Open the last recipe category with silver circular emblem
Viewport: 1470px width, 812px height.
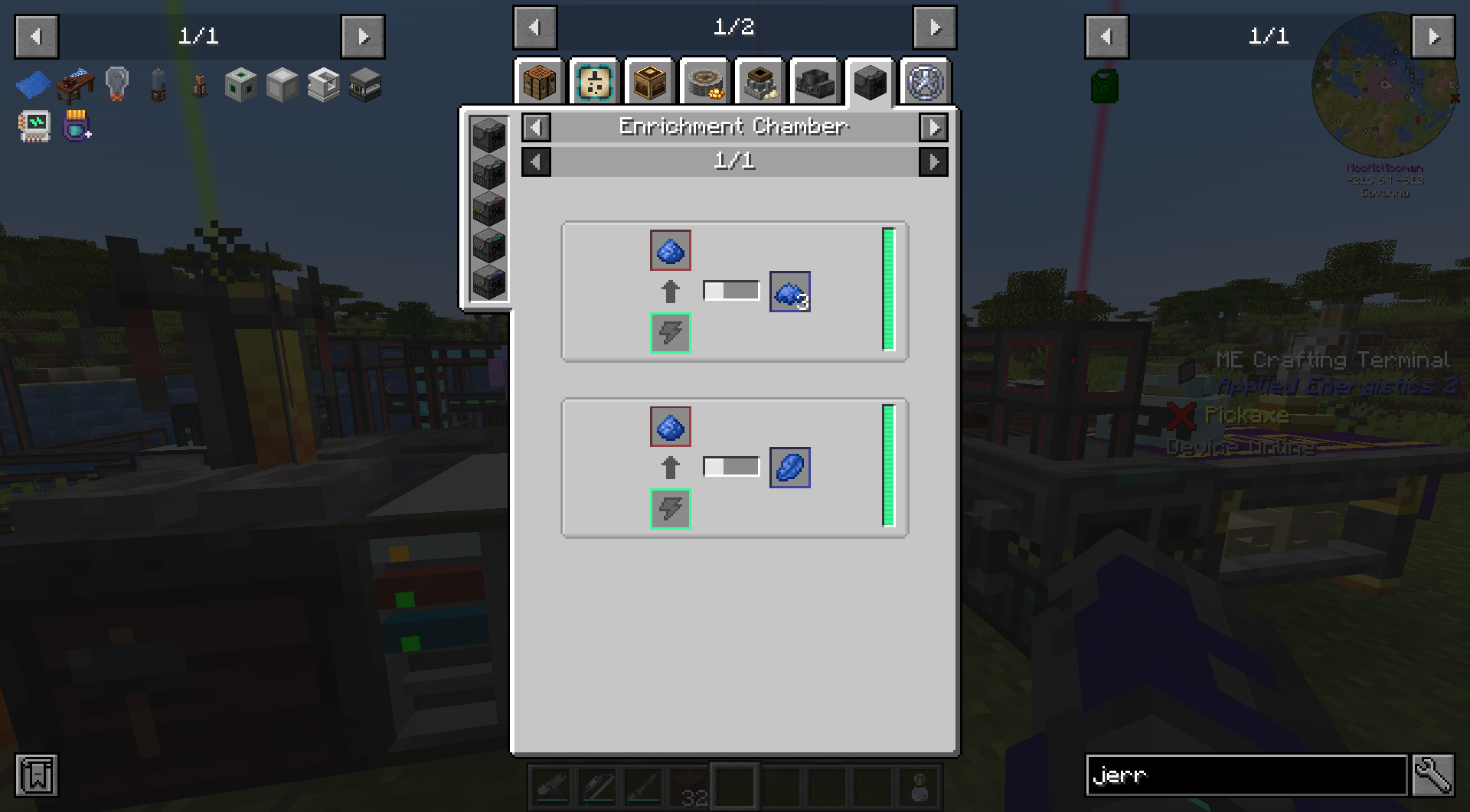click(925, 83)
